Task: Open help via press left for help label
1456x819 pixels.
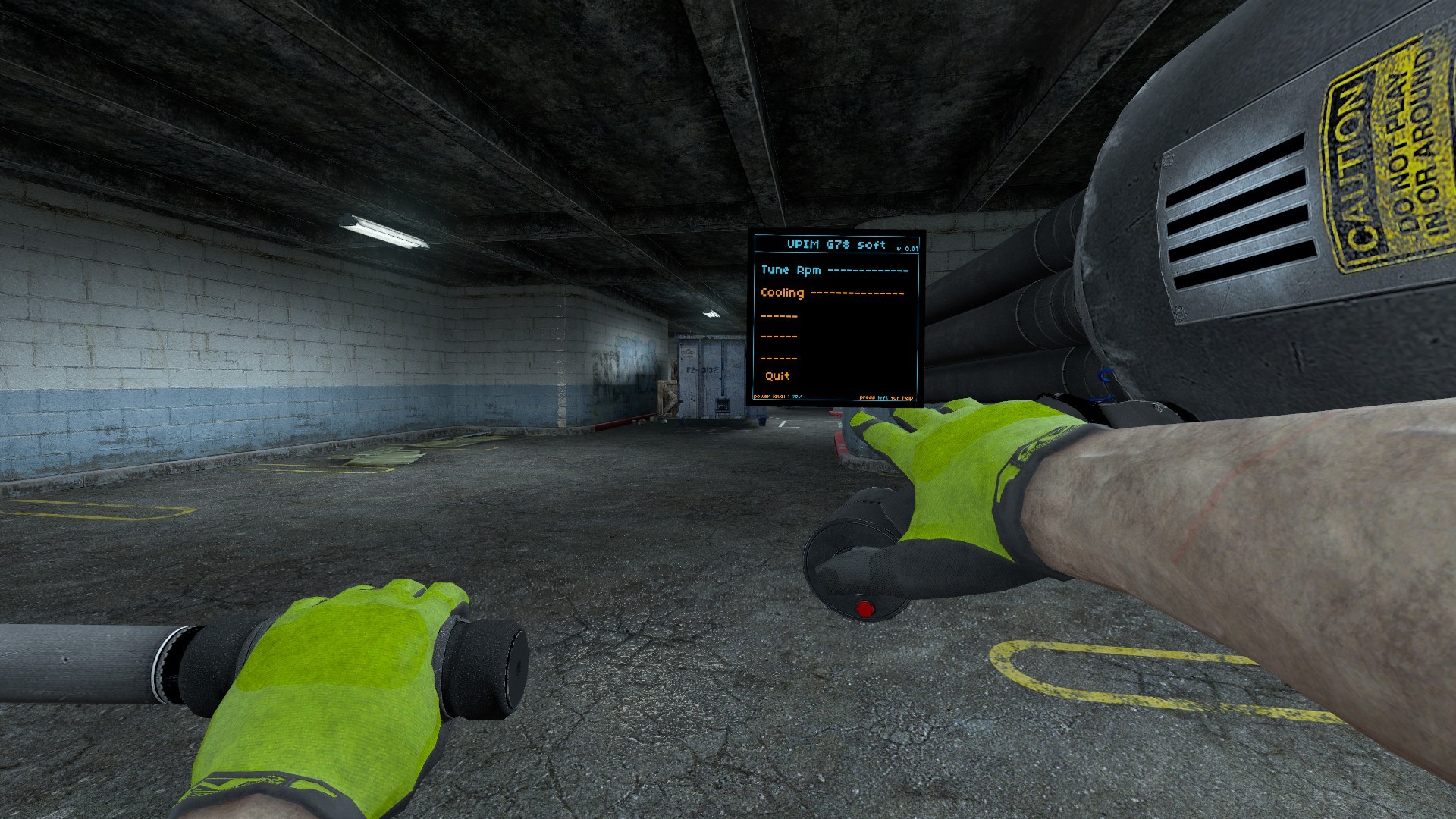Action: point(887,397)
